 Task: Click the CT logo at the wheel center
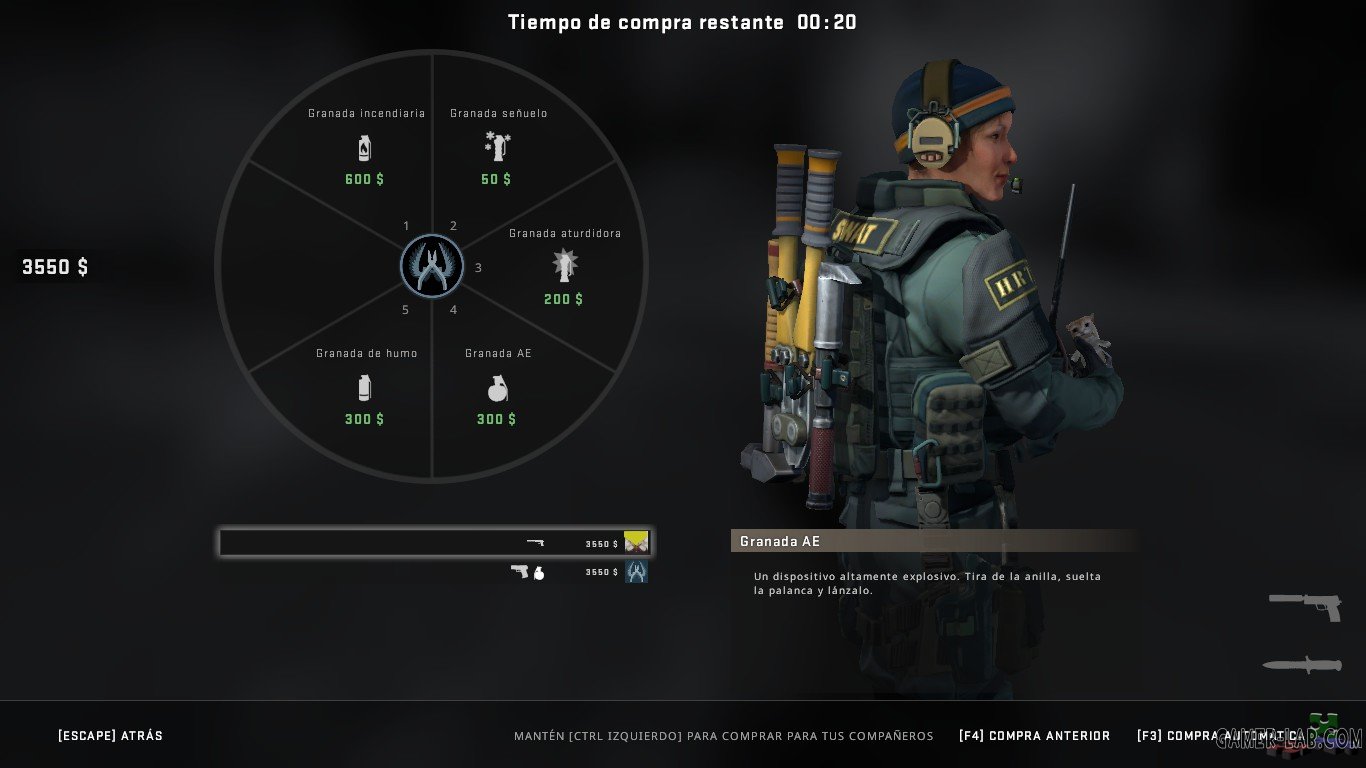point(431,266)
